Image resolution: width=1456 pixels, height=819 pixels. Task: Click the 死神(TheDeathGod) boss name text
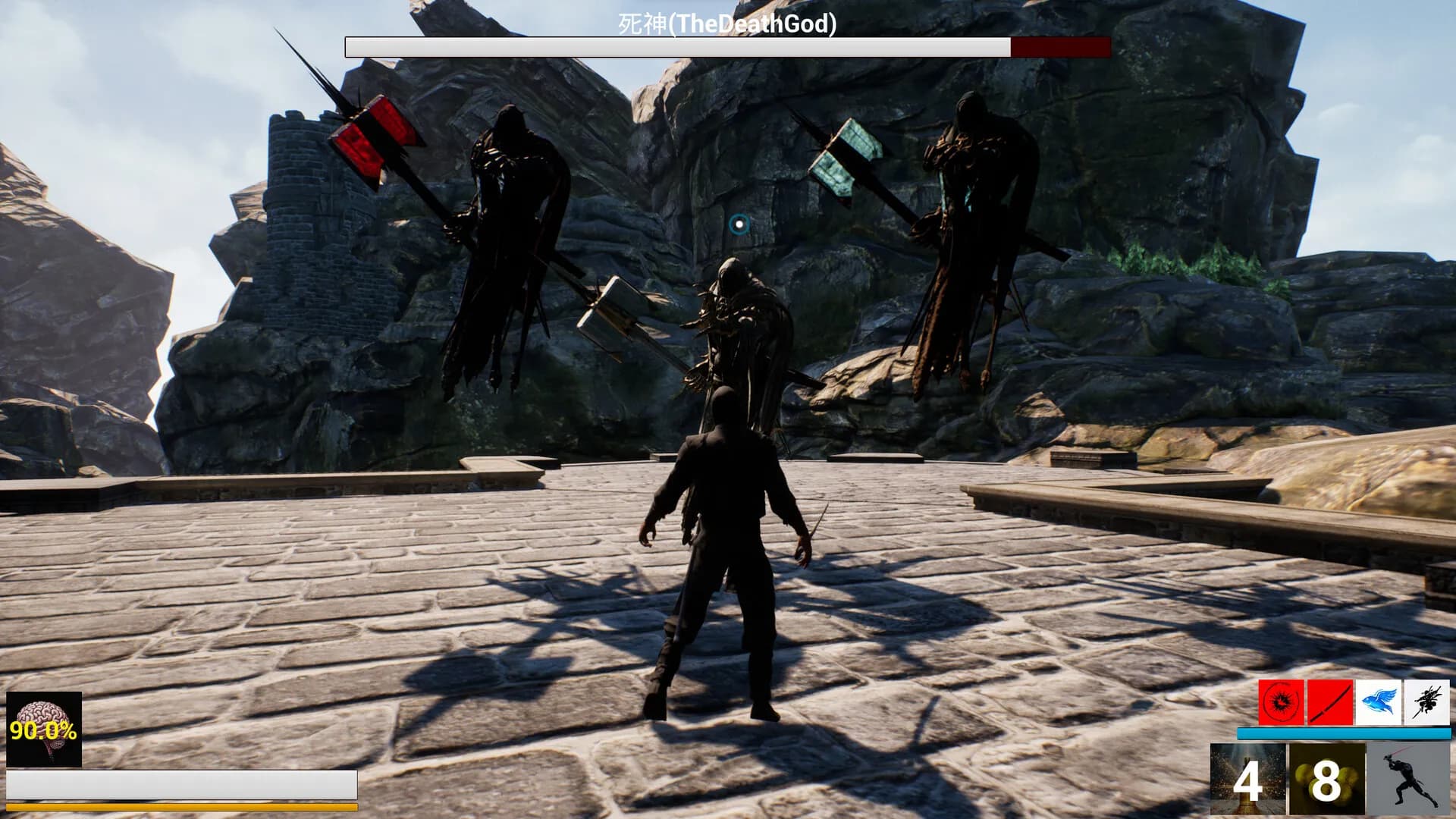[726, 25]
